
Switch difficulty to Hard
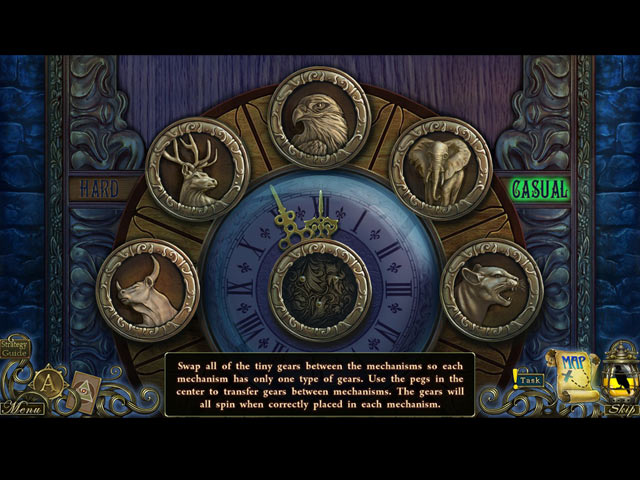[x=99, y=188]
